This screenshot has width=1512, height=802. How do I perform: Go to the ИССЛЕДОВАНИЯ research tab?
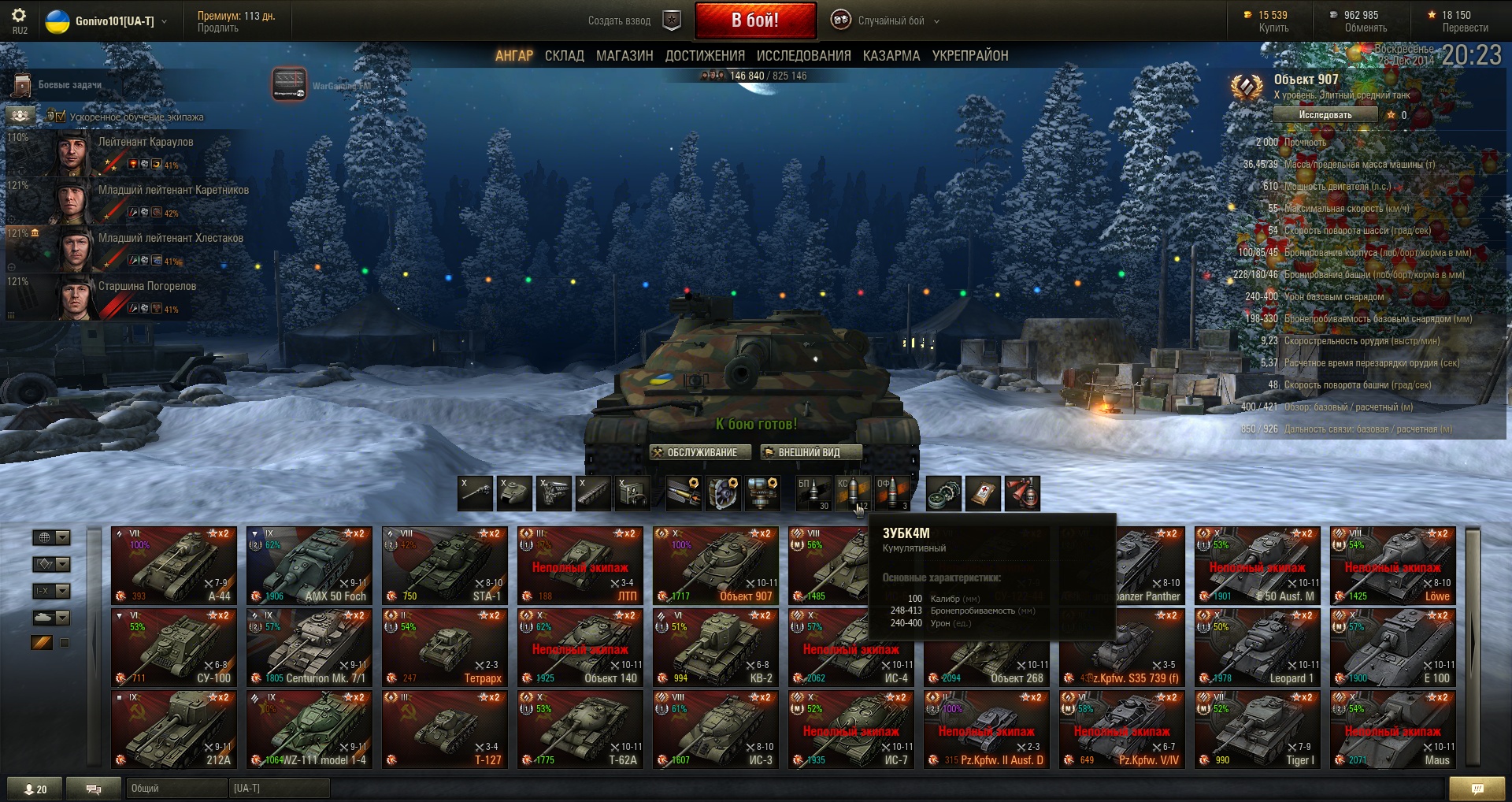[803, 56]
